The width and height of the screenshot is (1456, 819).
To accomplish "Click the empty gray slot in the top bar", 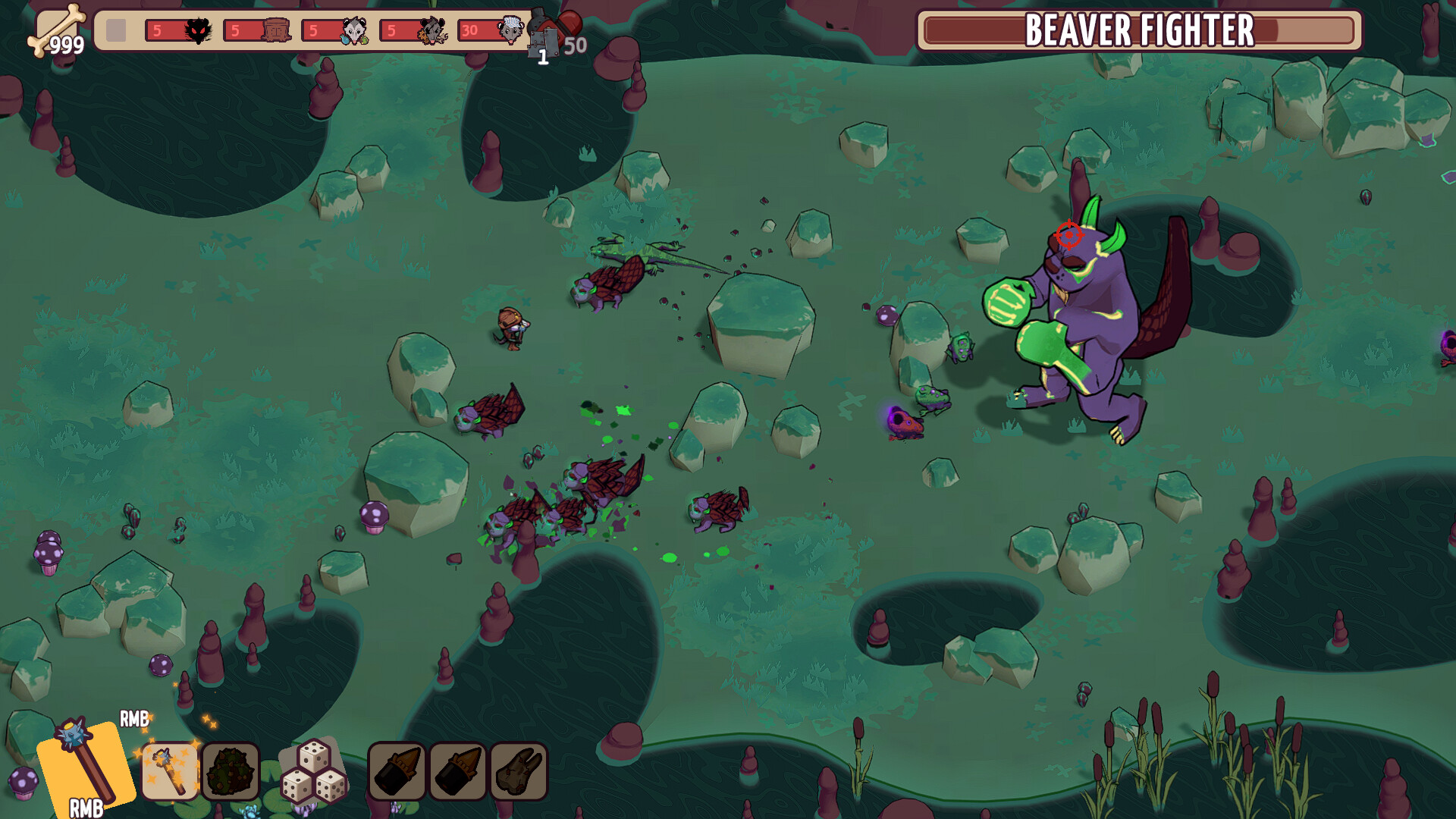I will 116,30.
